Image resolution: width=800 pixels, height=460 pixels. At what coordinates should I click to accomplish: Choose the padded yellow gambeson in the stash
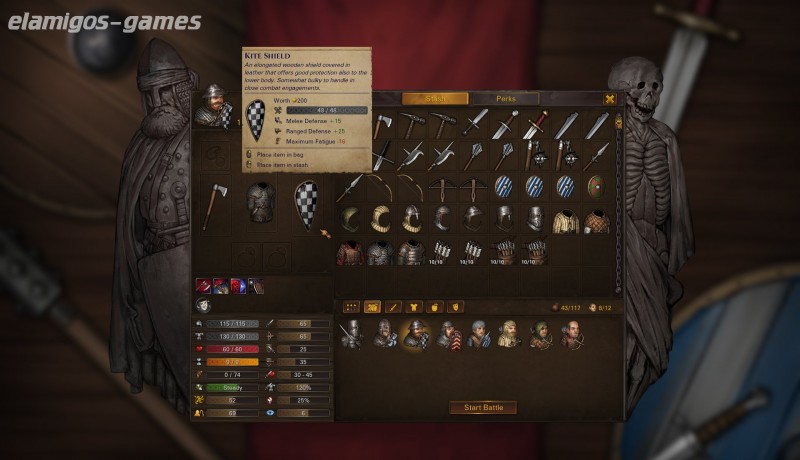566,220
